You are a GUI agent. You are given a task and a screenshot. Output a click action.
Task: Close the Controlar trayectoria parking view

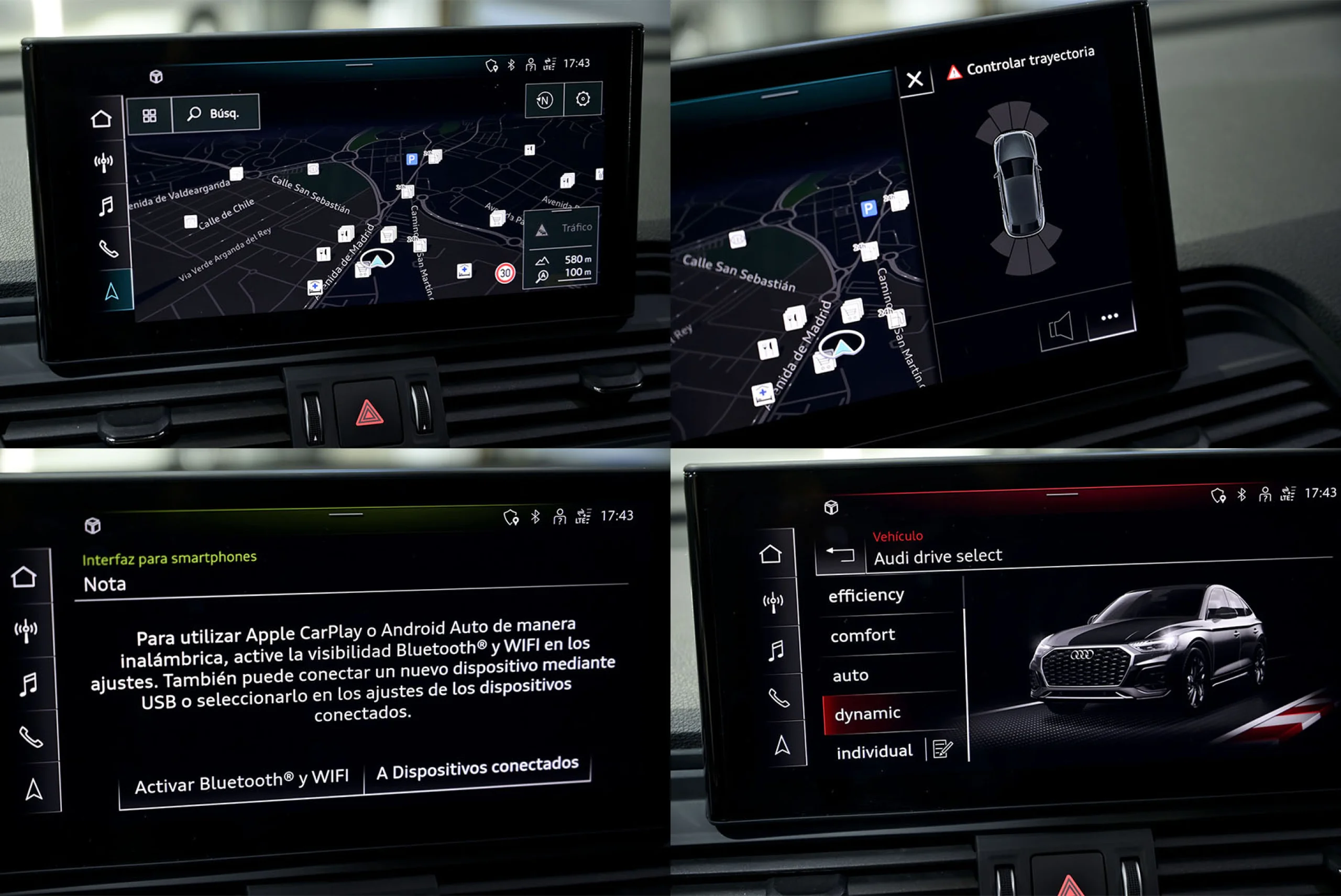pyautogui.click(x=915, y=79)
